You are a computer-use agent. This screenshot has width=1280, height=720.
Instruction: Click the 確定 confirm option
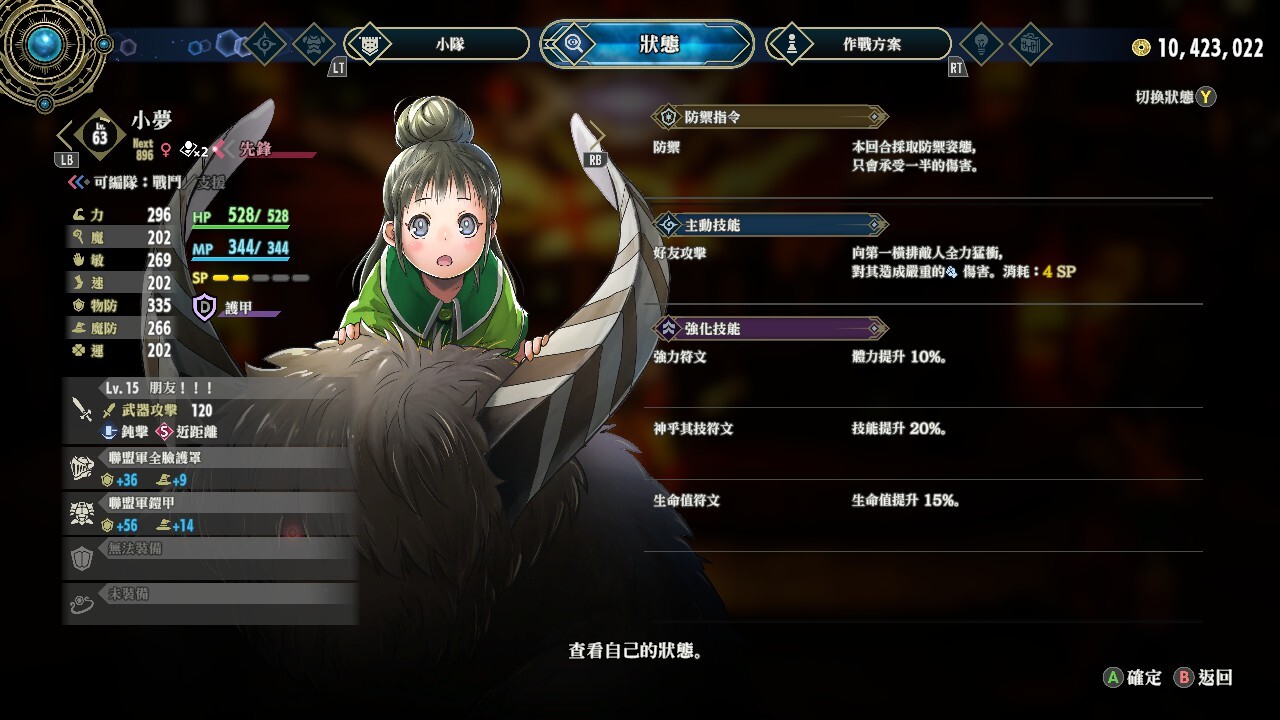point(1133,678)
